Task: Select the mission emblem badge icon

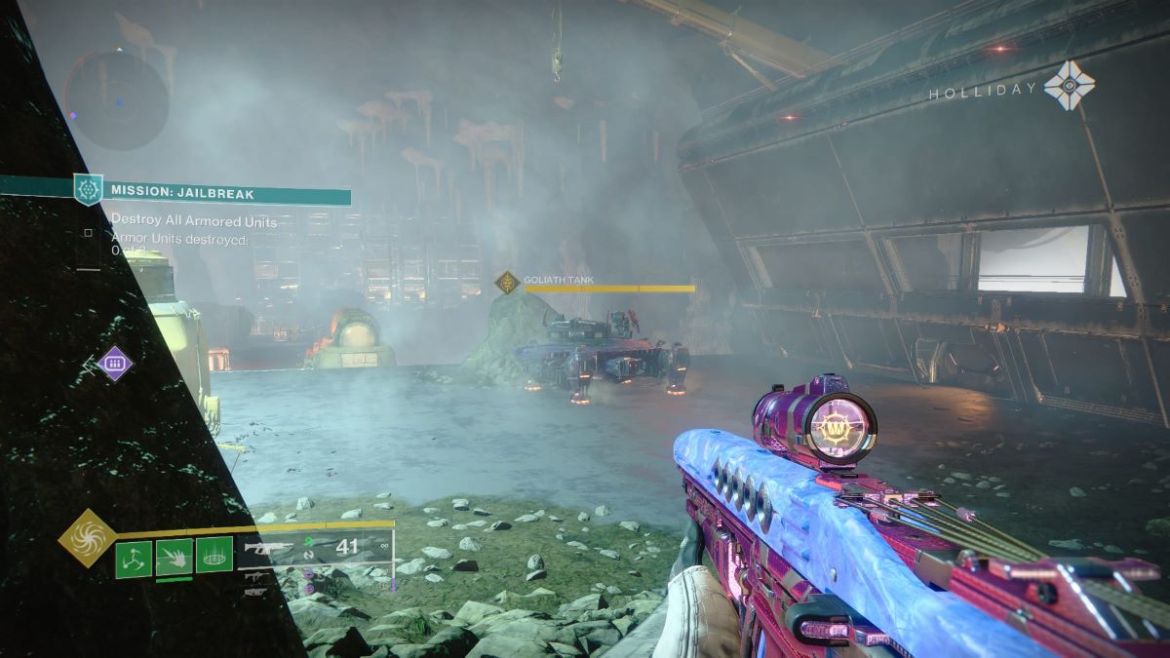Action: [x=88, y=189]
